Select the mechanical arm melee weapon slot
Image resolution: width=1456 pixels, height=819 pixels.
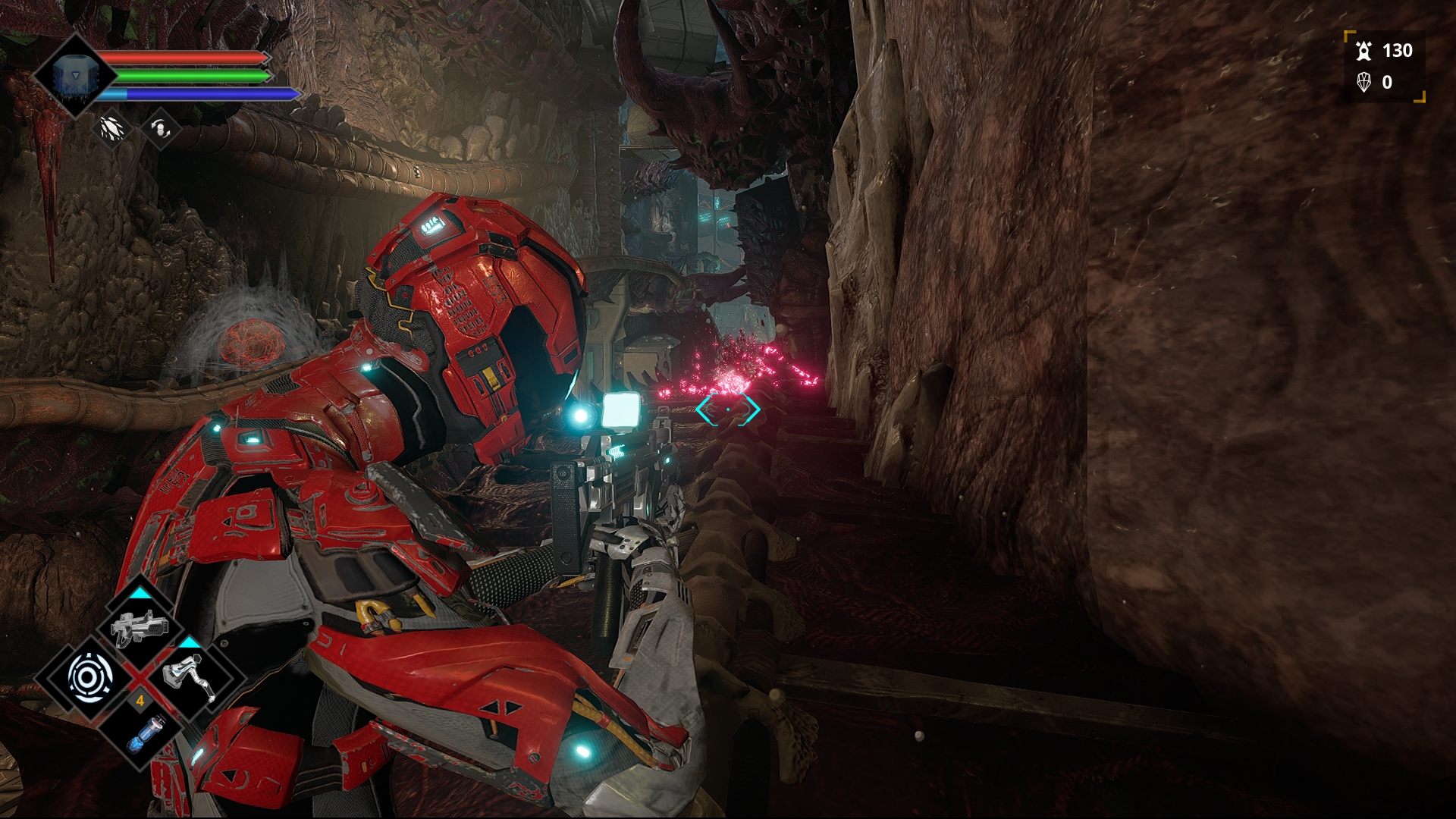point(190,676)
